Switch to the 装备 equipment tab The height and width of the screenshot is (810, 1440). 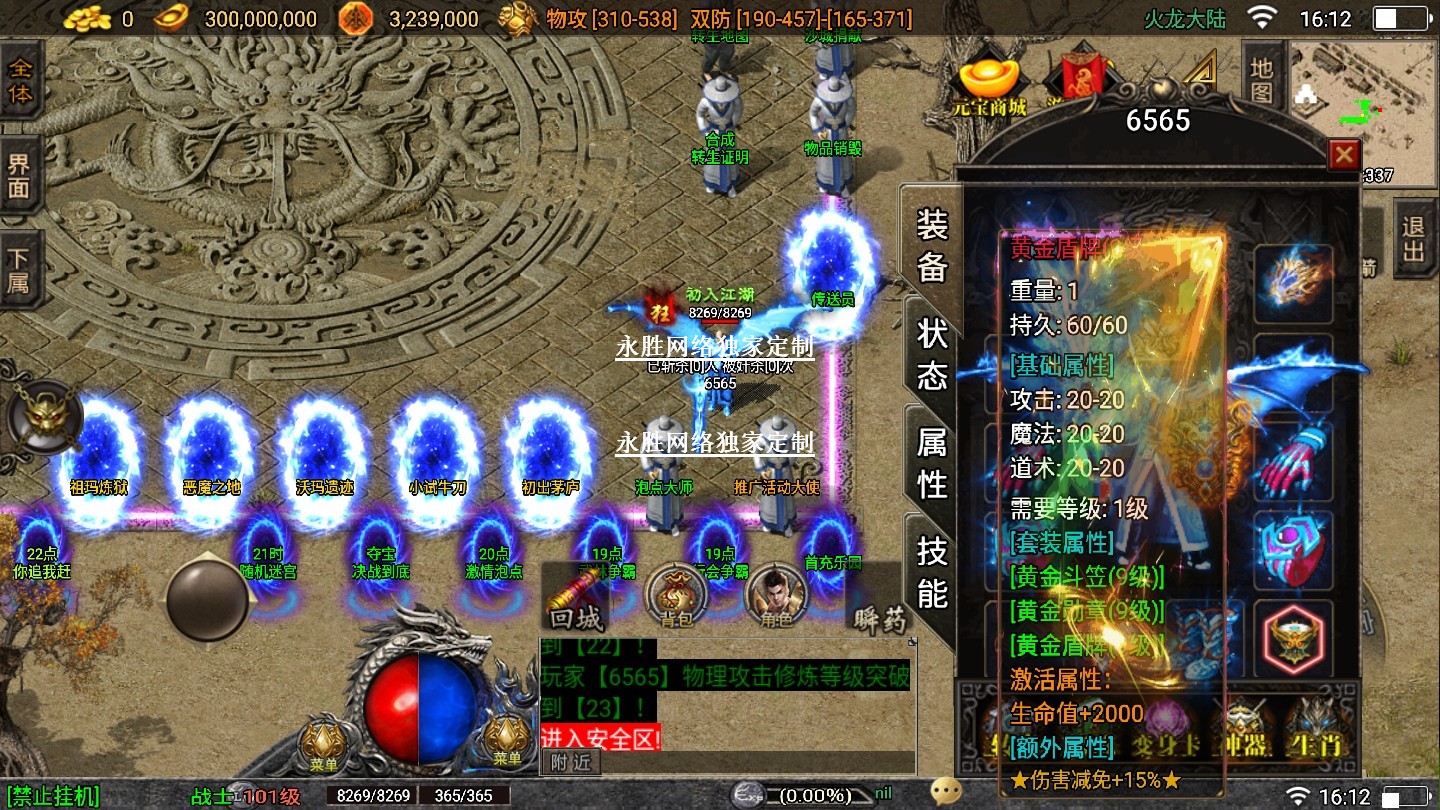tap(932, 244)
